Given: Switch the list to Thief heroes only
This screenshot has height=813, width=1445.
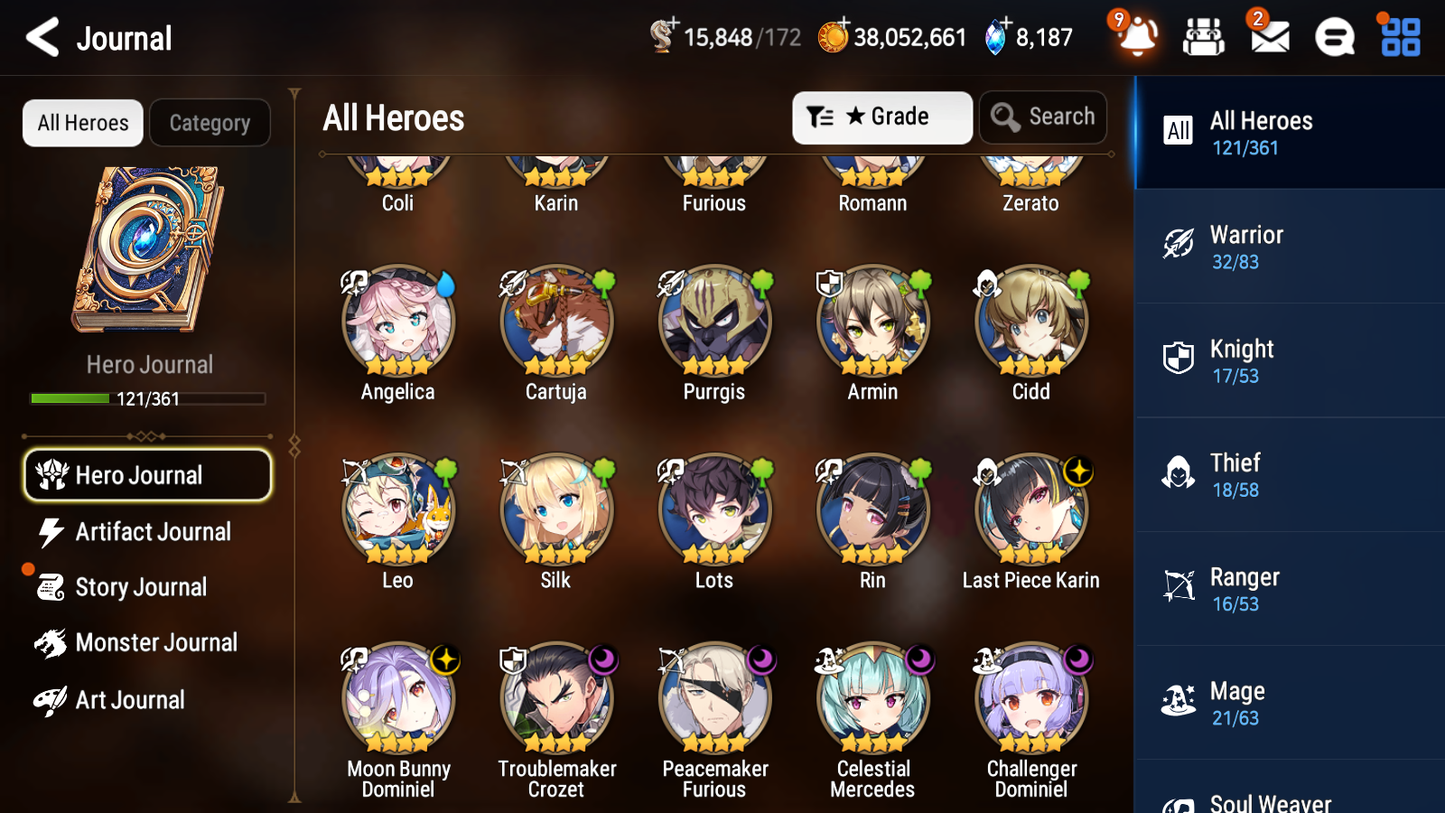Looking at the screenshot, I should pos(1289,474).
